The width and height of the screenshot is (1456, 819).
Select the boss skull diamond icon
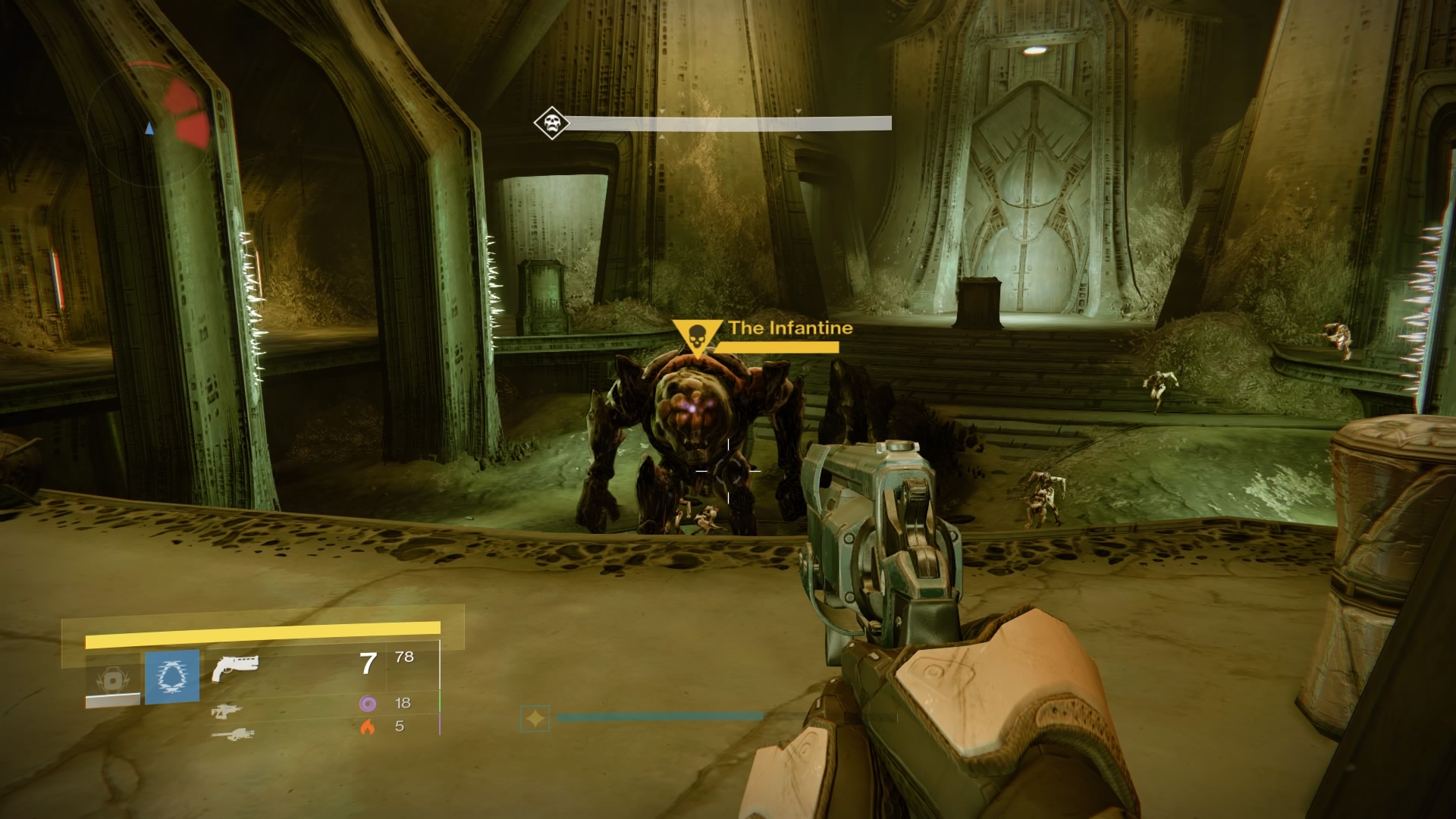(551, 123)
